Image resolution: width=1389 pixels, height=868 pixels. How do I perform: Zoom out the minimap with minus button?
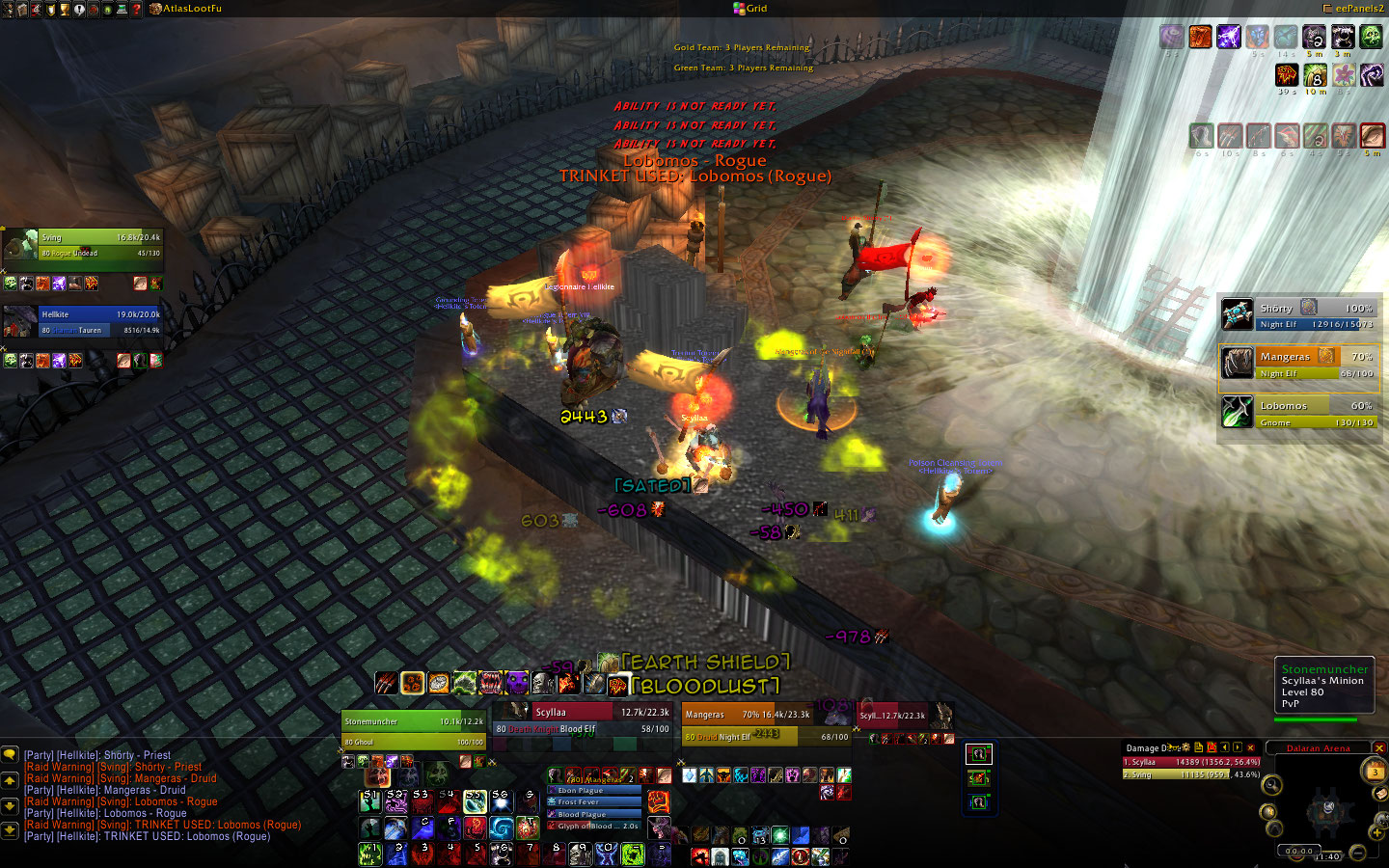point(1357,852)
